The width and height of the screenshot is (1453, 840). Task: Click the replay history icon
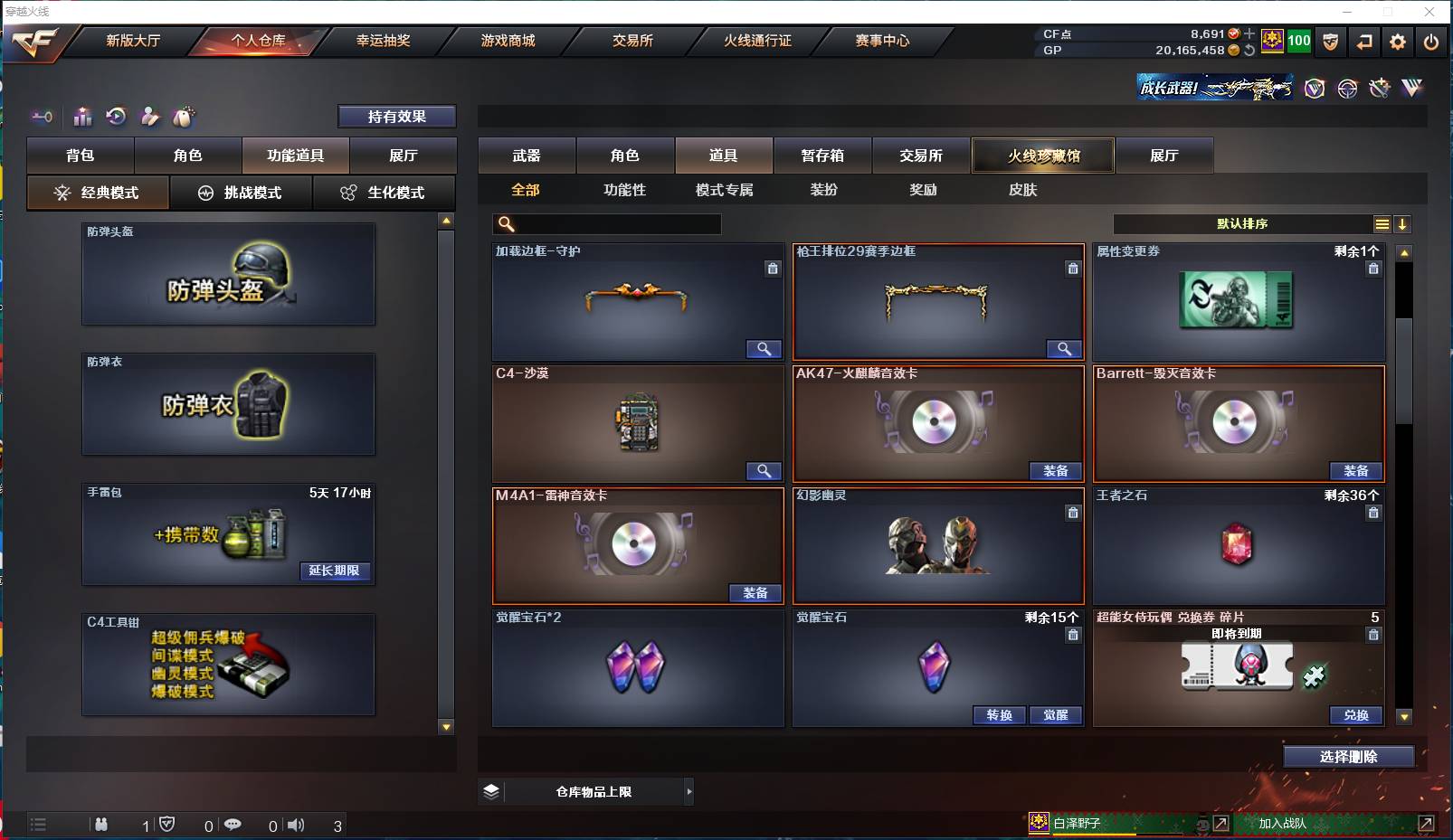(115, 117)
